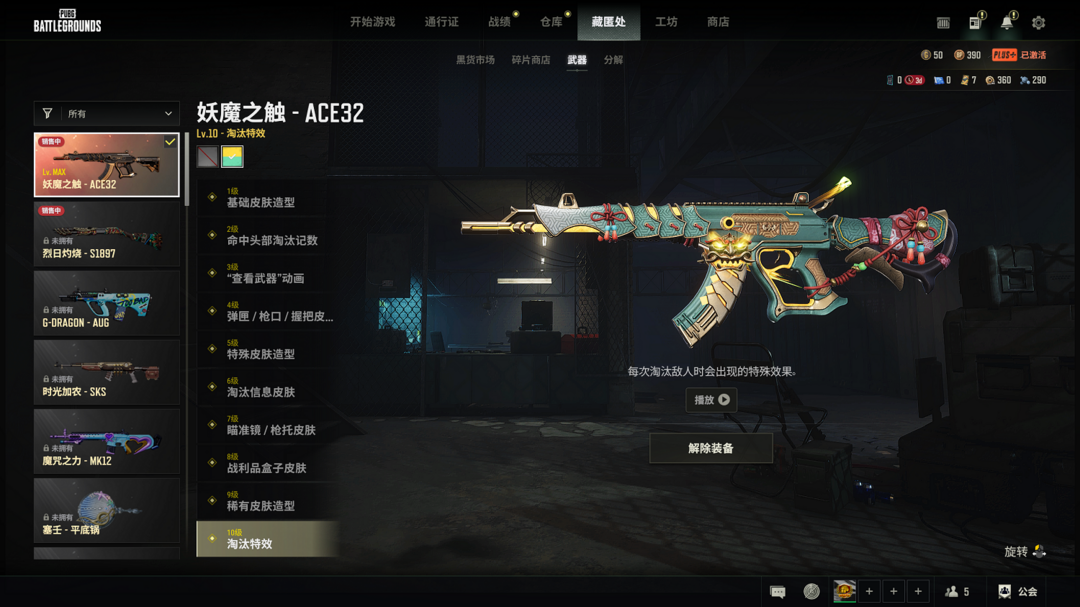Open the 所有 filter dropdown
Image resolution: width=1080 pixels, height=607 pixels.
pyautogui.click(x=107, y=114)
